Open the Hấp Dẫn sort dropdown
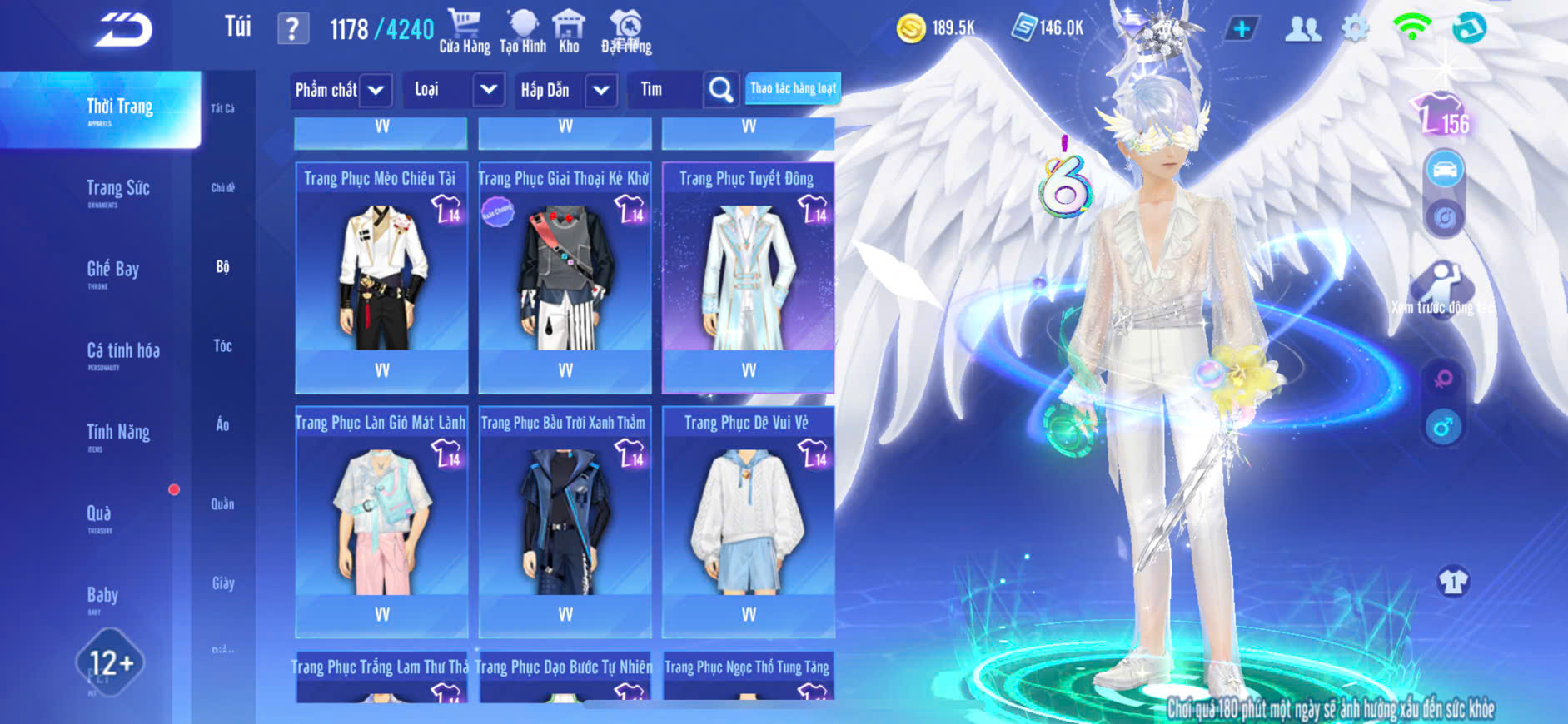The image size is (1568, 724). (x=601, y=90)
